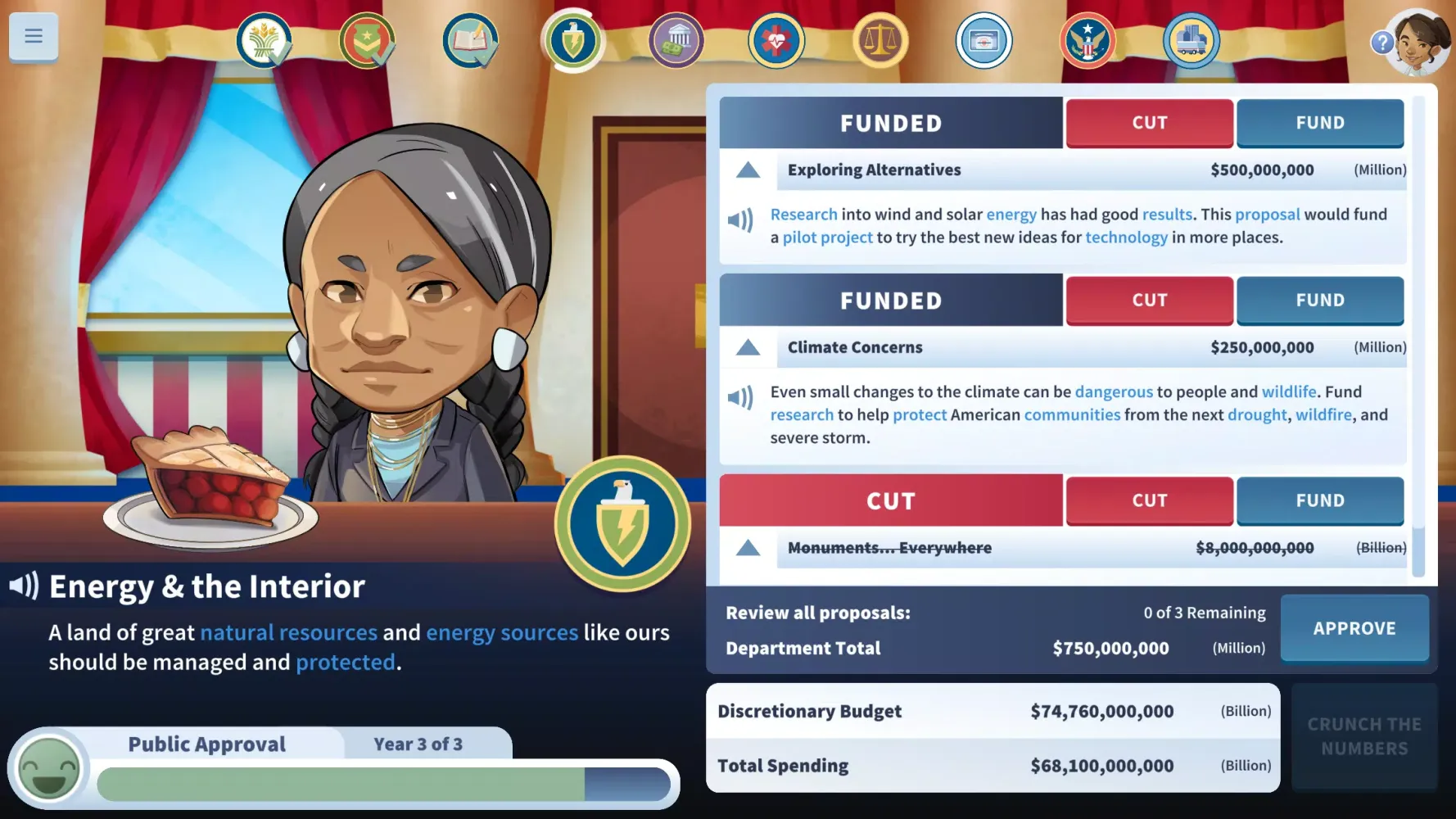Collapse the Exploring Alternatives description
Screen dimensions: 1456x819
pos(748,170)
